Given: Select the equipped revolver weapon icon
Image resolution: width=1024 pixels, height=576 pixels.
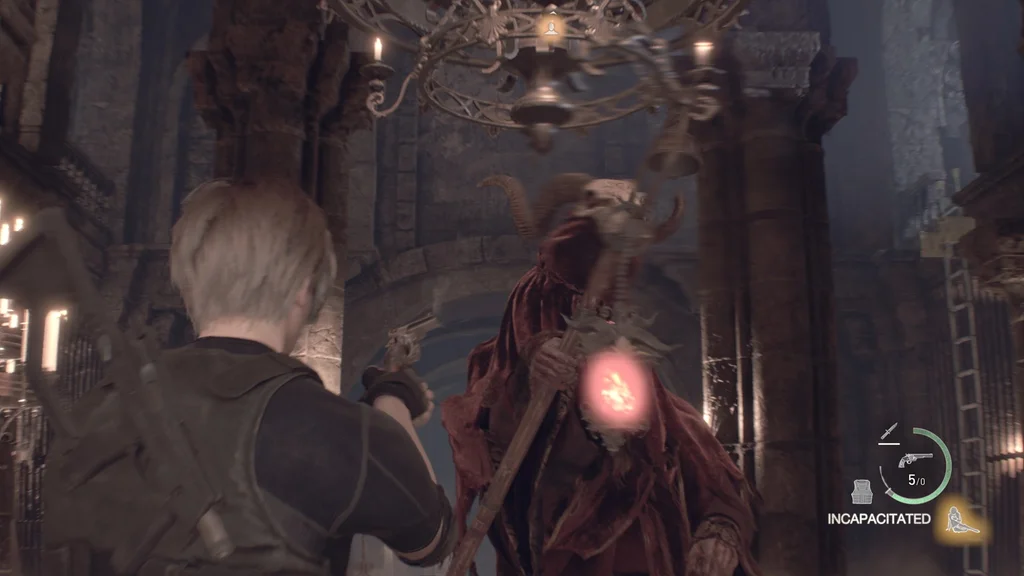Looking at the screenshot, I should [x=915, y=460].
